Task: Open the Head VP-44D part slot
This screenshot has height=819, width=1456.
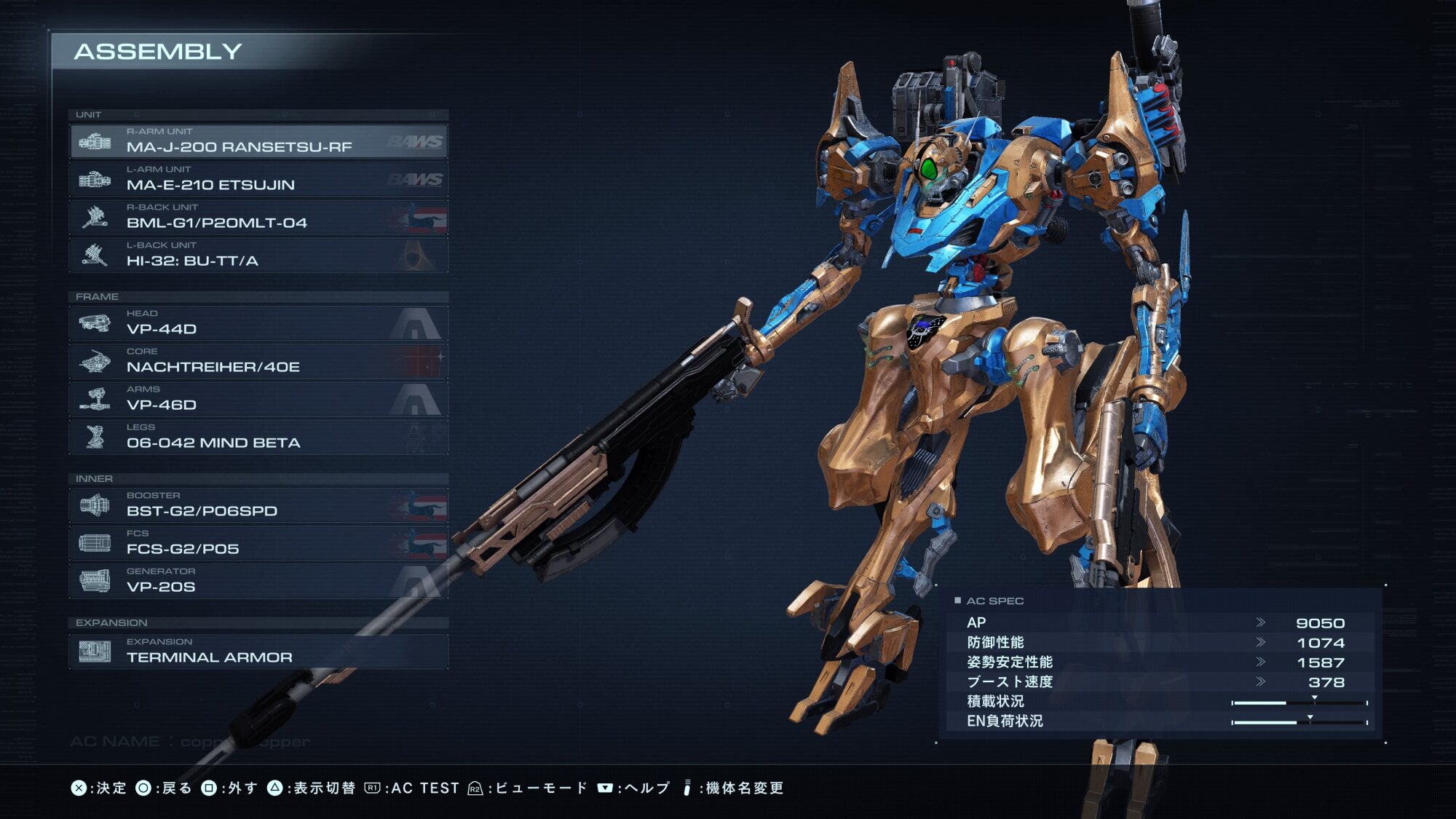Action: point(258,323)
